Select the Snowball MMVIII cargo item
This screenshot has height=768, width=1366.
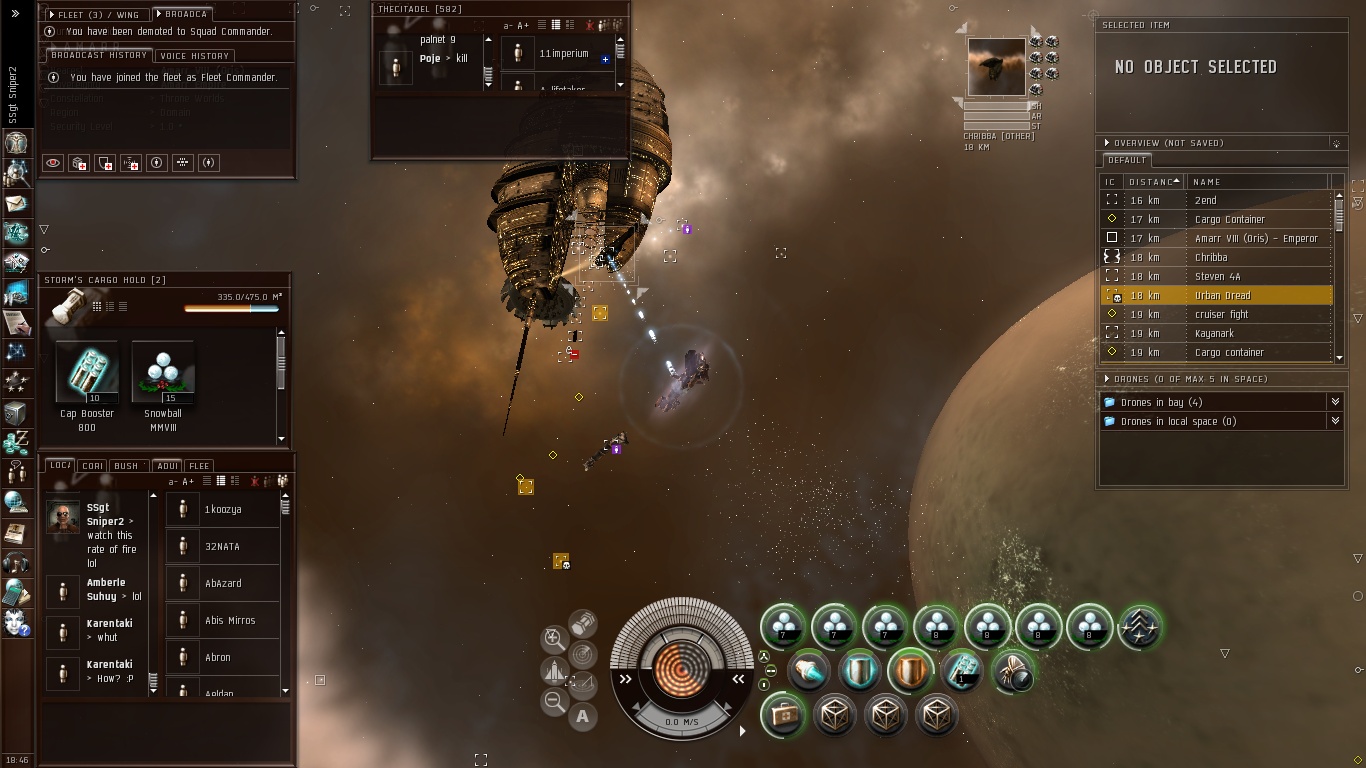[x=162, y=373]
